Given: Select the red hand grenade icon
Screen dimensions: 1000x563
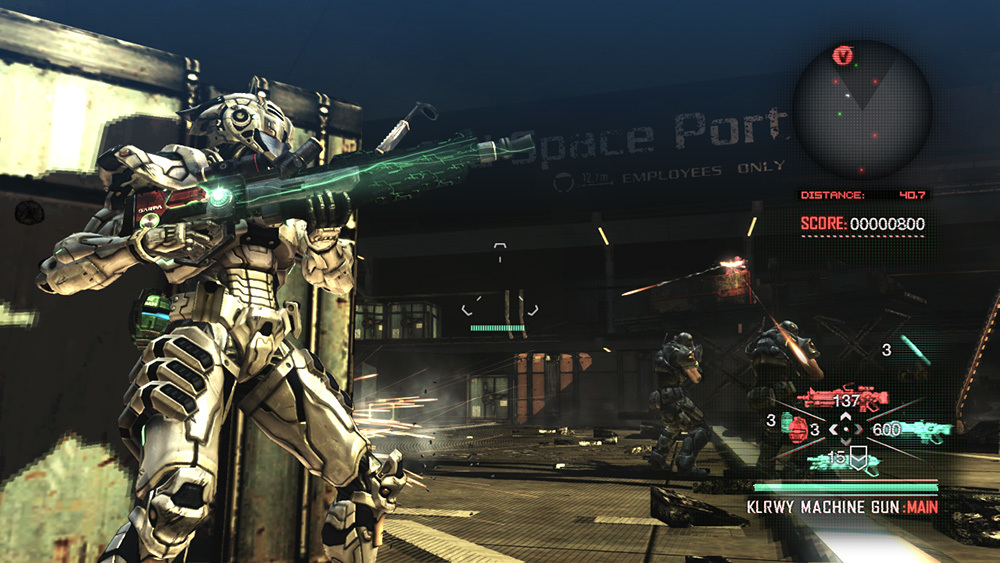Looking at the screenshot, I should click(x=796, y=430).
